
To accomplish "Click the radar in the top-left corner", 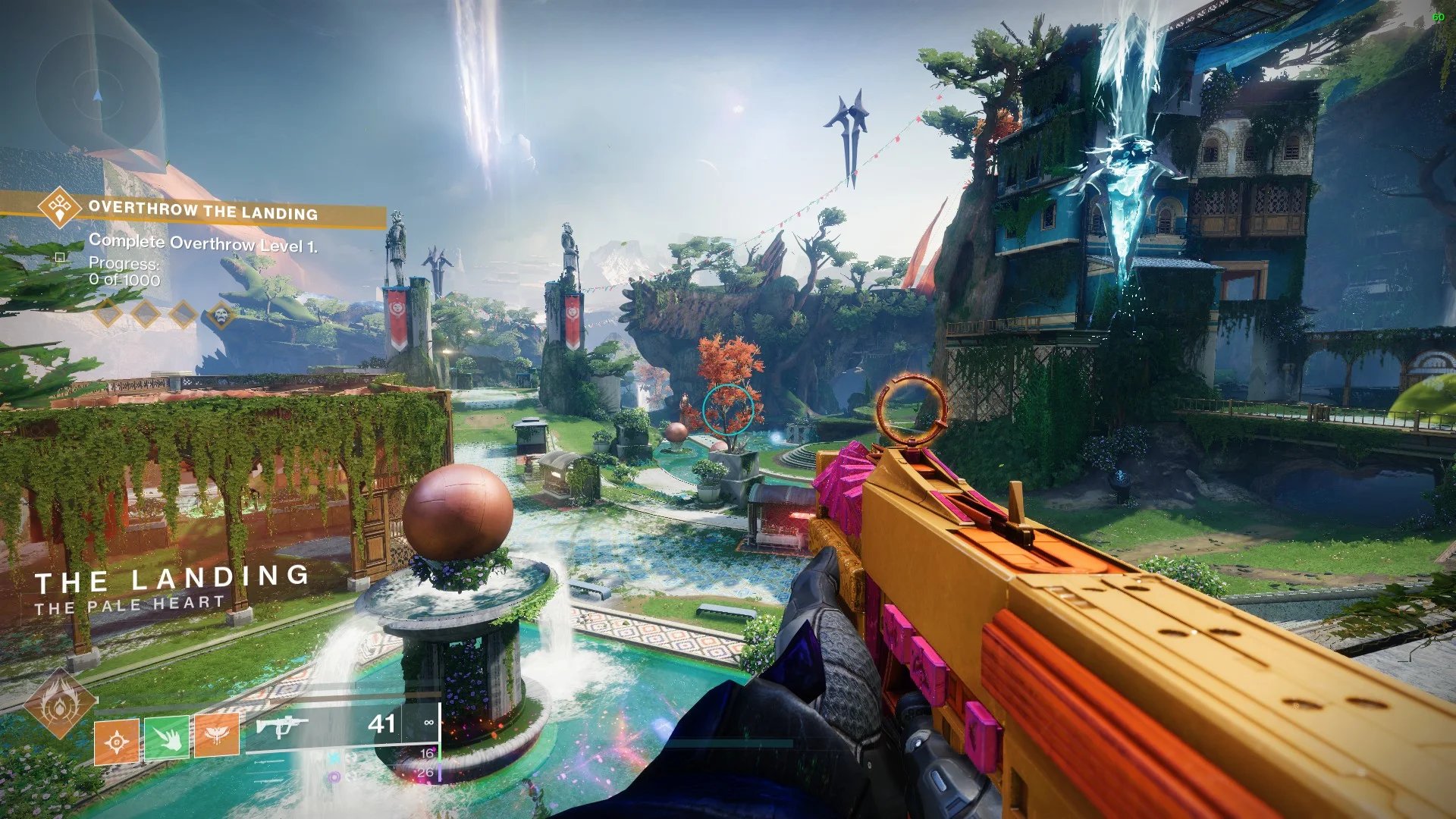I will pos(97,94).
